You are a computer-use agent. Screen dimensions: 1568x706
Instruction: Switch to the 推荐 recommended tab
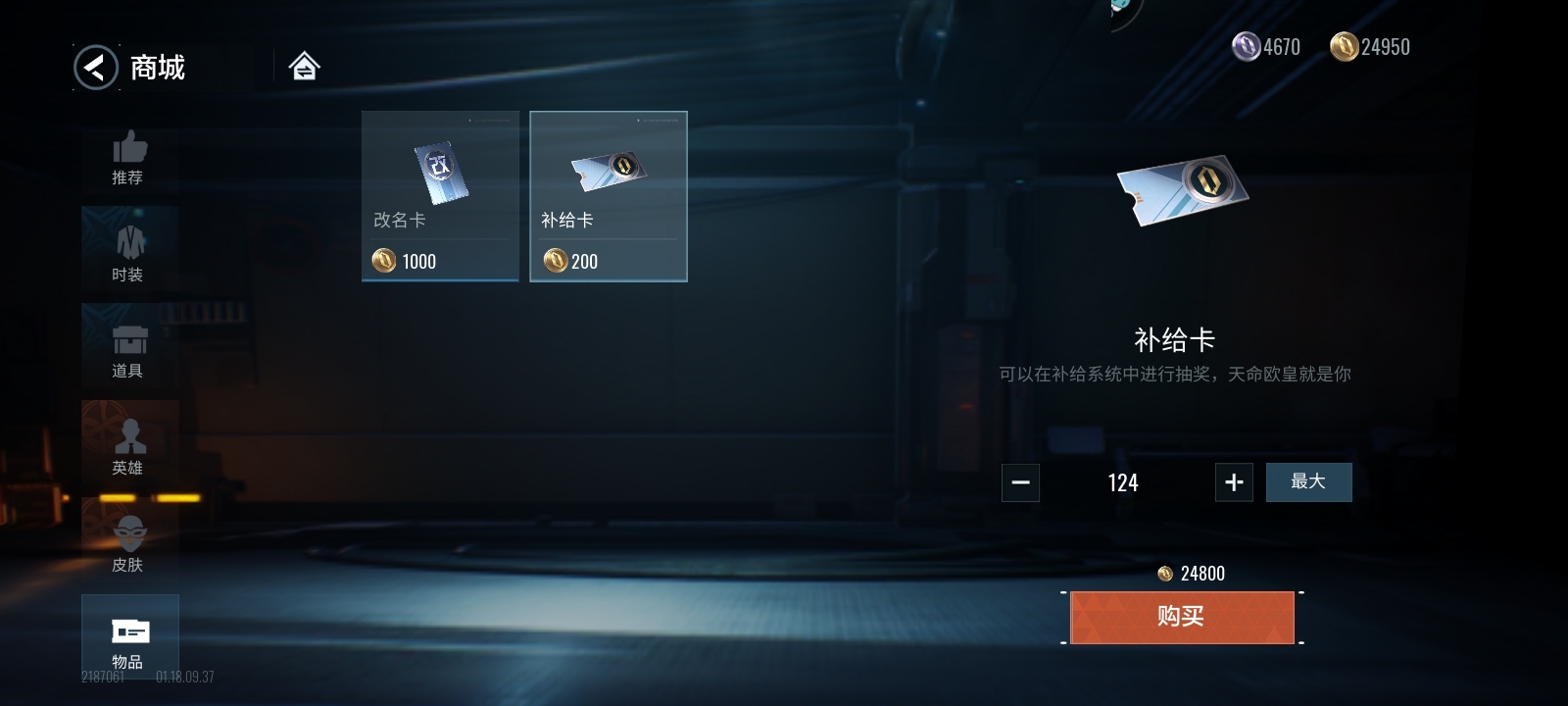coord(128,158)
